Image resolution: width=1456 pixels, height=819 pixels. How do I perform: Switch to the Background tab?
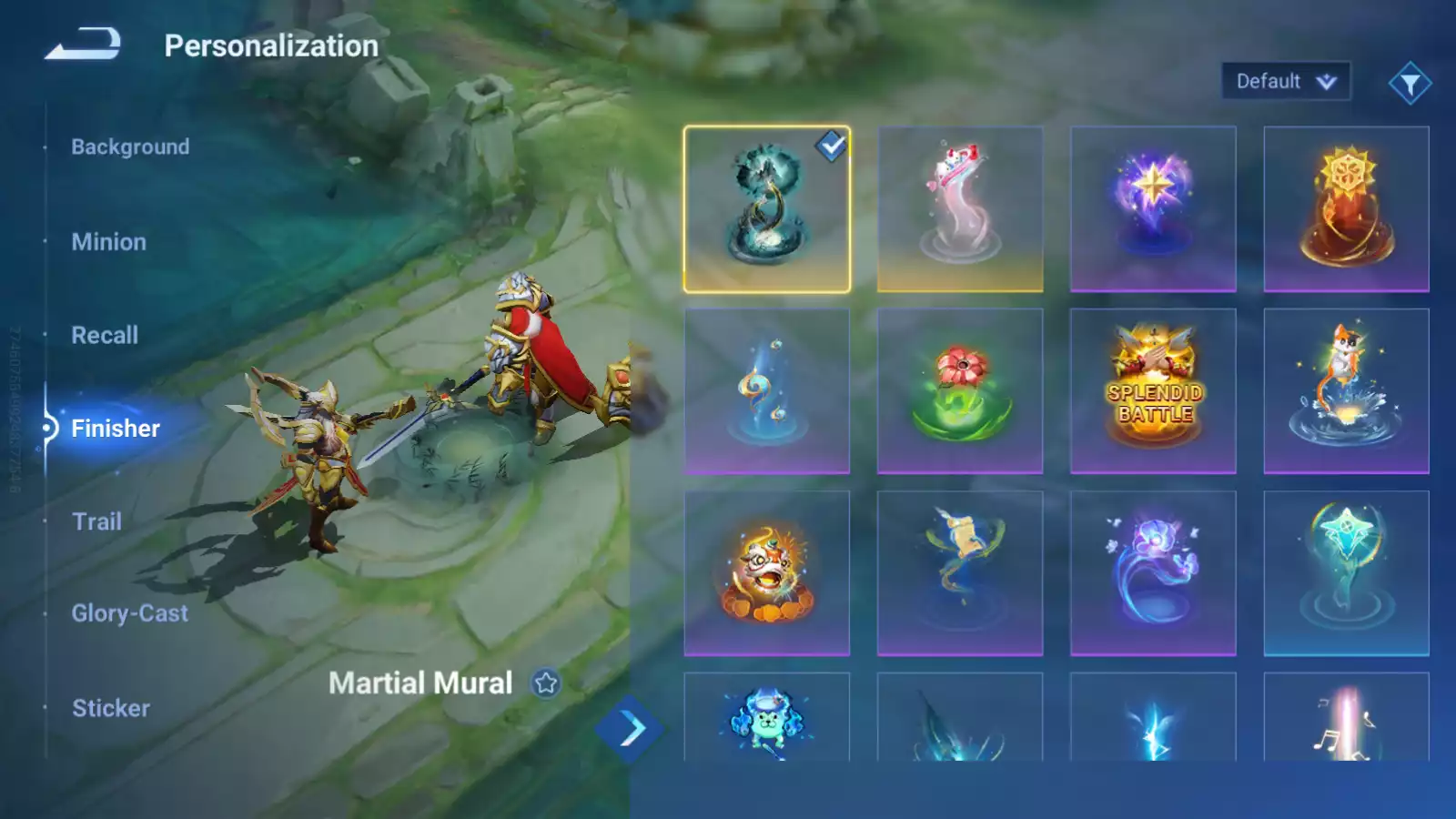[x=130, y=147]
